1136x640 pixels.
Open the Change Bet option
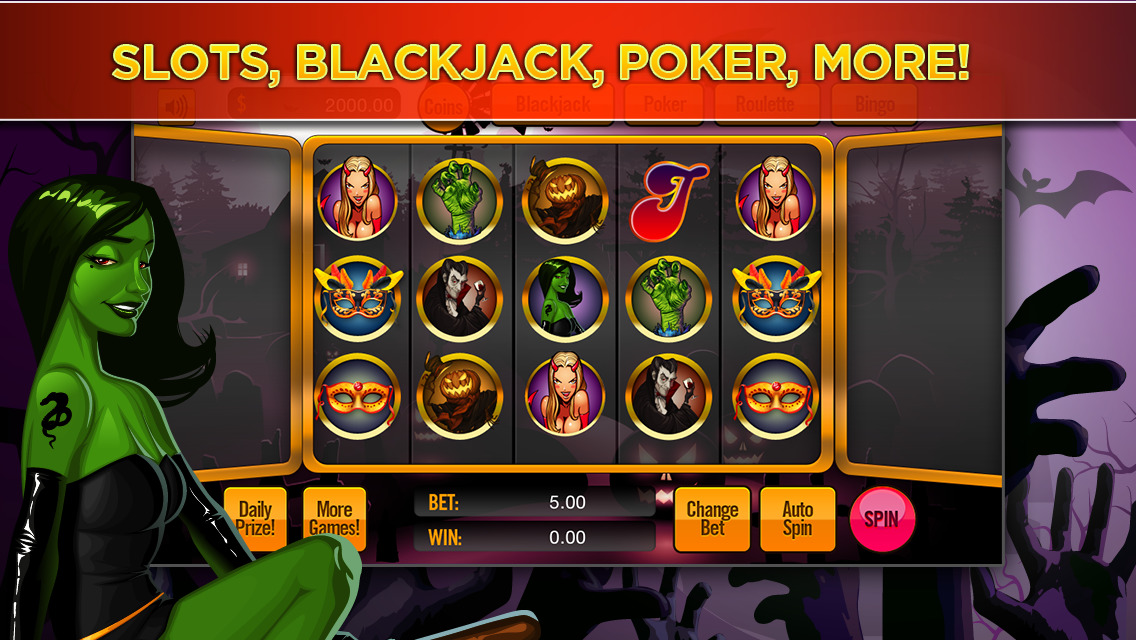(x=712, y=519)
